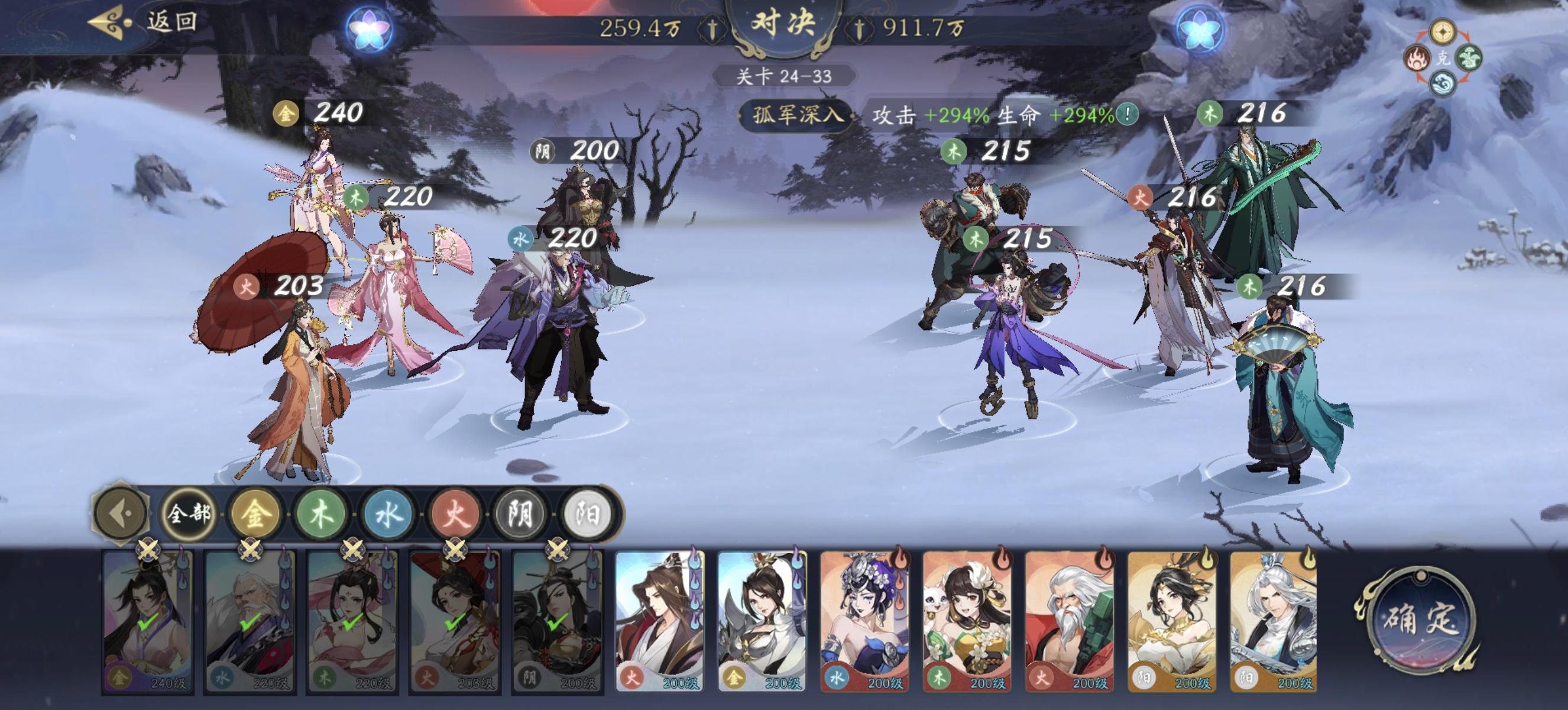This screenshot has height=710, width=1568.
Task: Select the fire element in the 克 counter wheel
Action: coord(1417,59)
